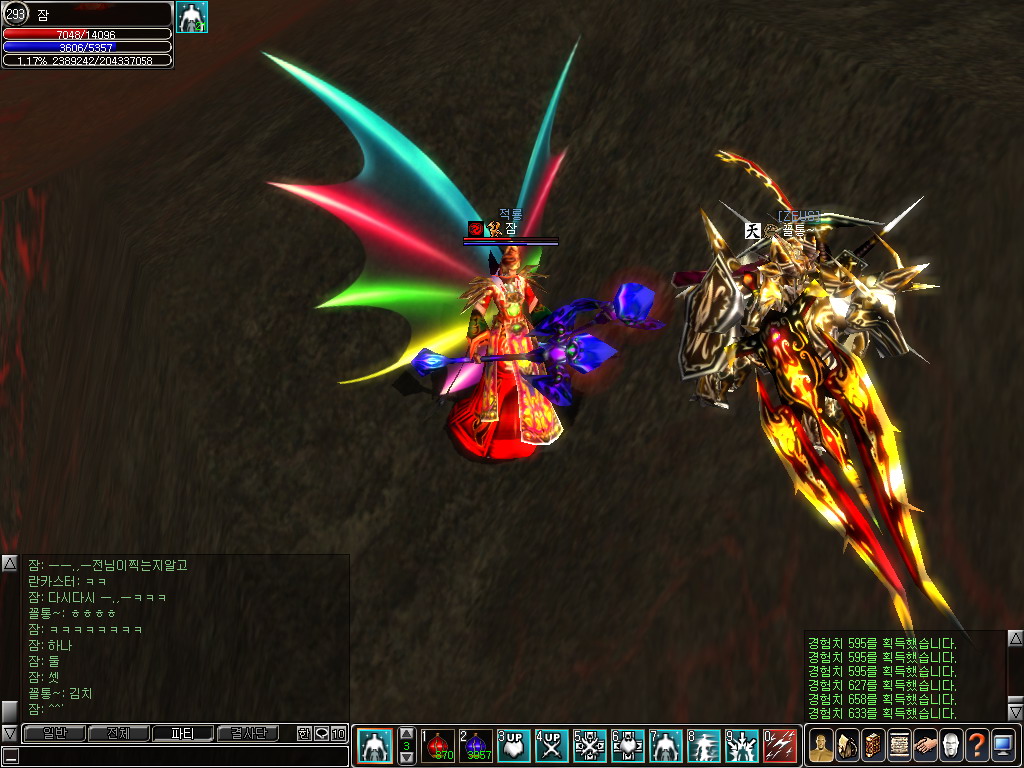Use the blue mana potion in slot 2
The width and height of the screenshot is (1024, 768).
(x=476, y=746)
